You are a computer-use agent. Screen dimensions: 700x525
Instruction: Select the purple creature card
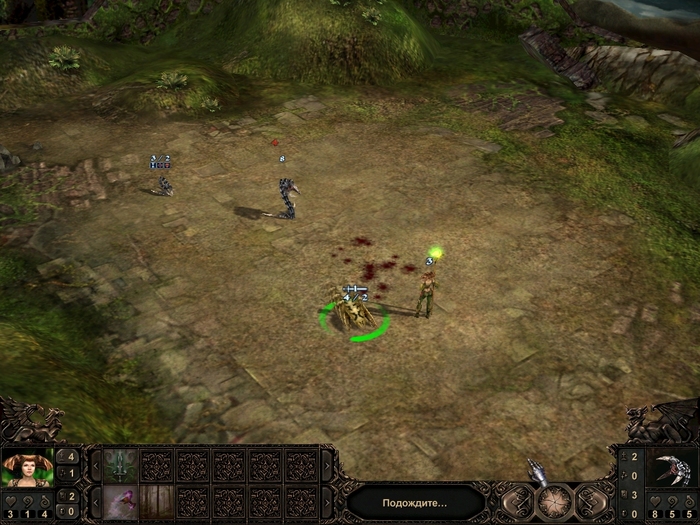pos(120,502)
